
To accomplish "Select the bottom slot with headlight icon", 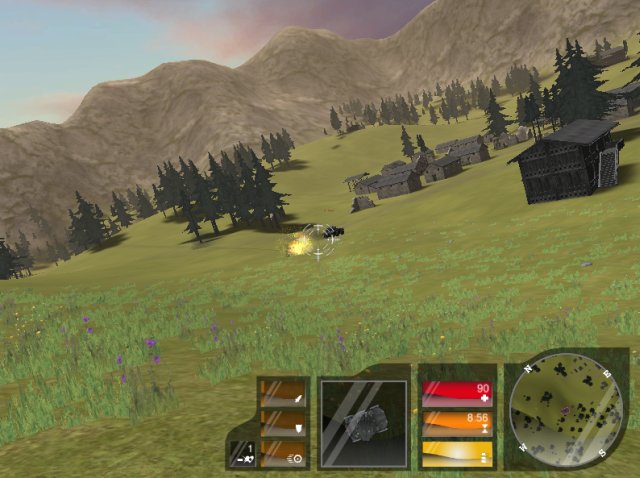I will 284,455.
